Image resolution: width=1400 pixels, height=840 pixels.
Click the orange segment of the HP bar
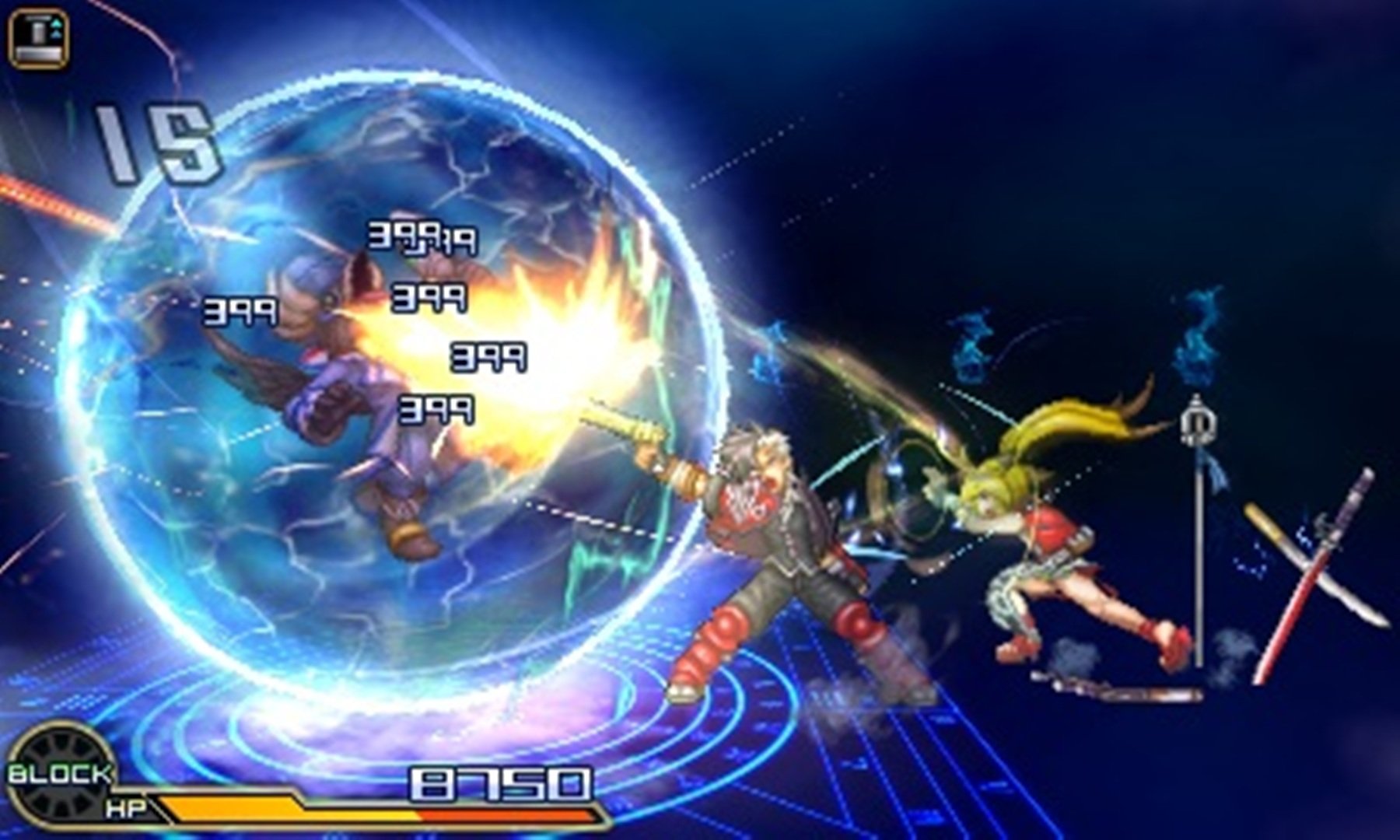(x=233, y=807)
